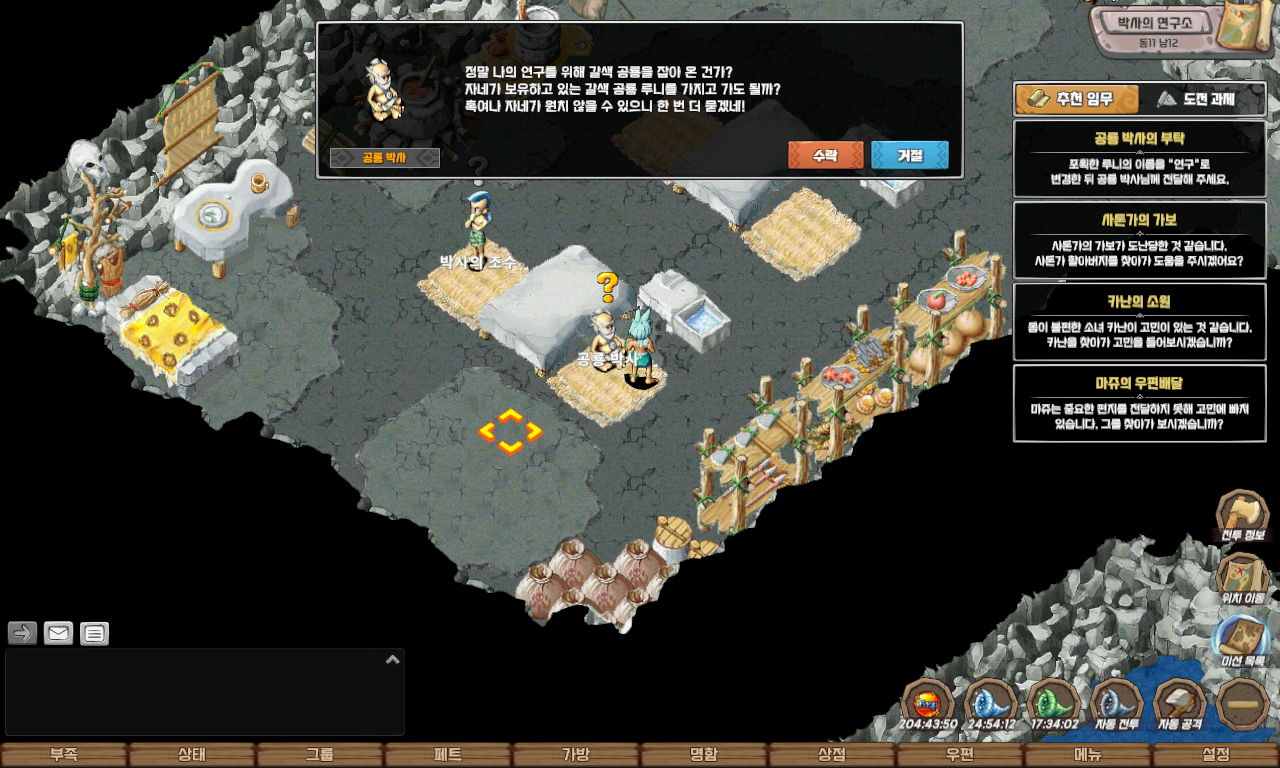Screen dimensions: 1280x768
Task: Open the 위치 이동 map icon
Action: pyautogui.click(x=1243, y=577)
